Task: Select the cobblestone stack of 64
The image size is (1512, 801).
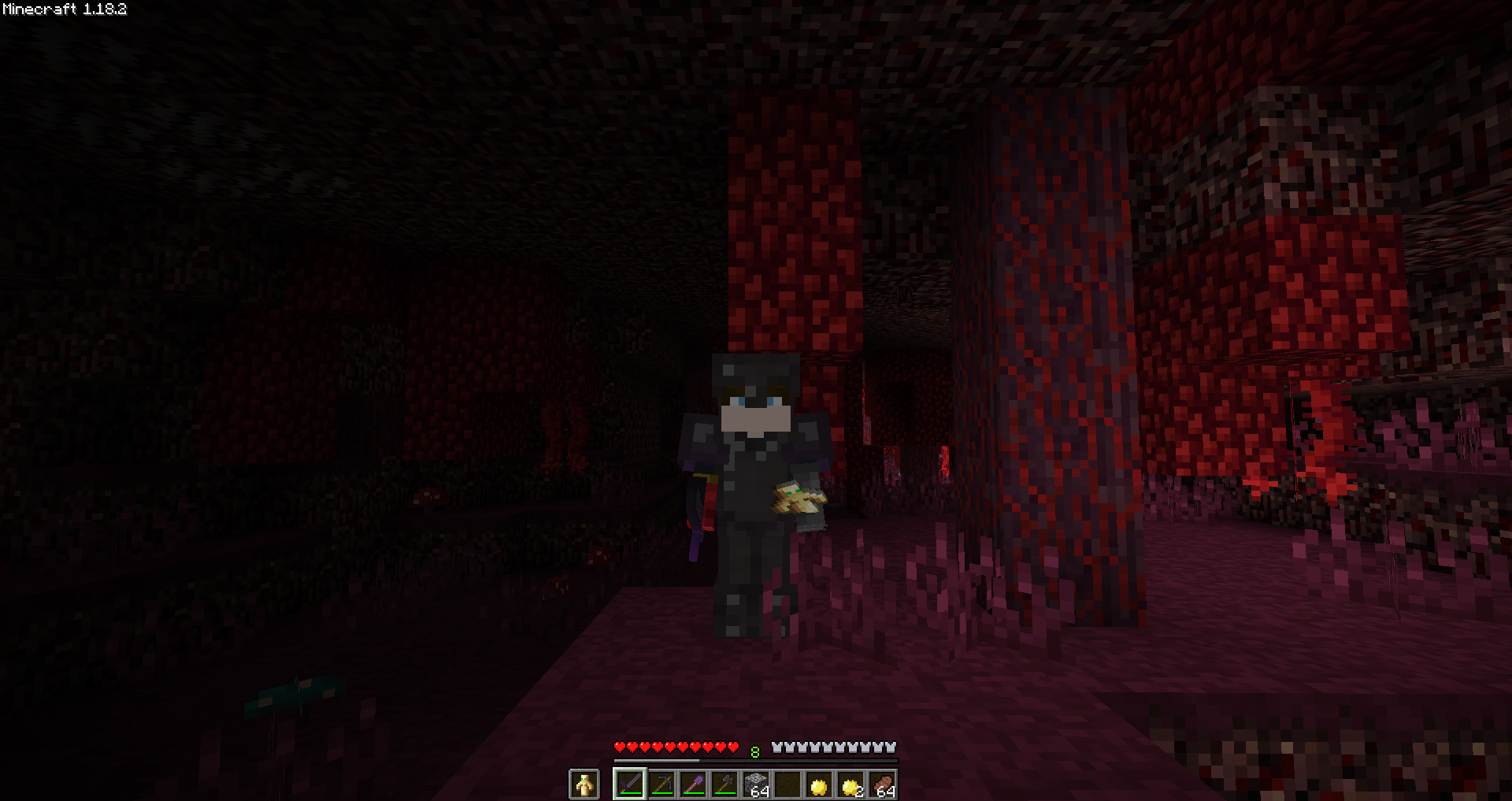Action: (756, 784)
